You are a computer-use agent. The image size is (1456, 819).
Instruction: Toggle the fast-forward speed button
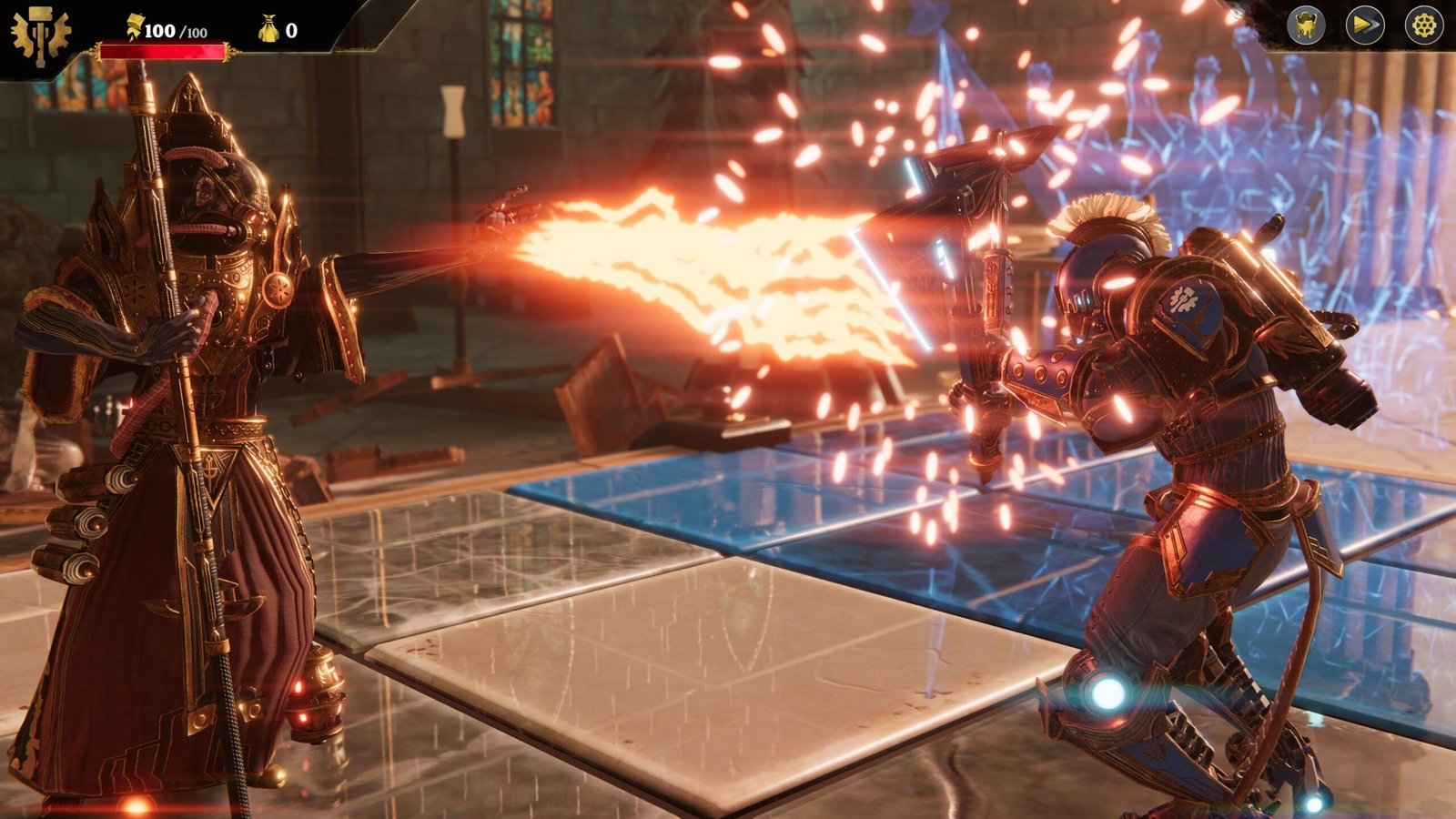tap(1364, 25)
